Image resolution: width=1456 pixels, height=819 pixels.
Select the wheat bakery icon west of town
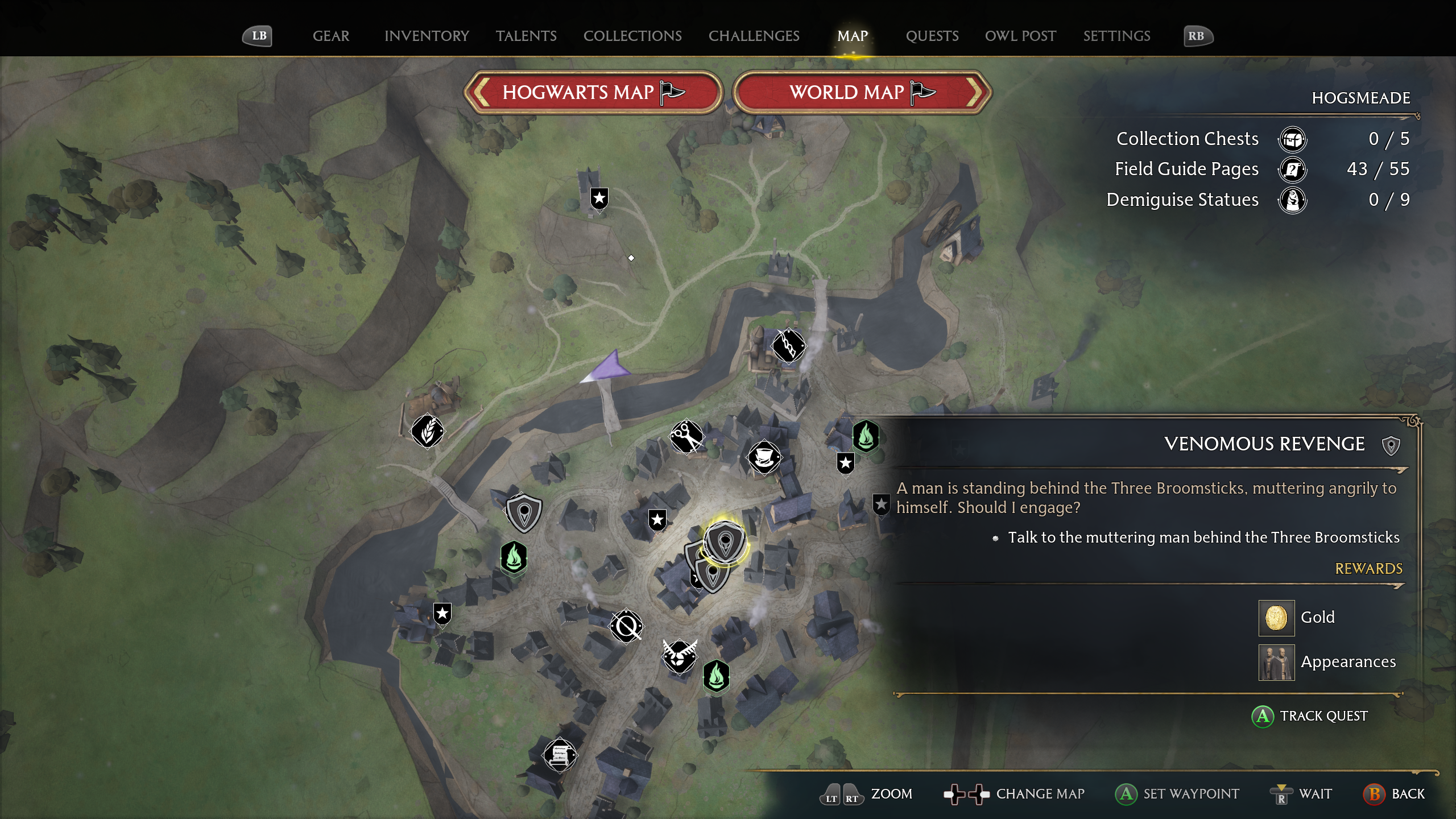tap(428, 432)
